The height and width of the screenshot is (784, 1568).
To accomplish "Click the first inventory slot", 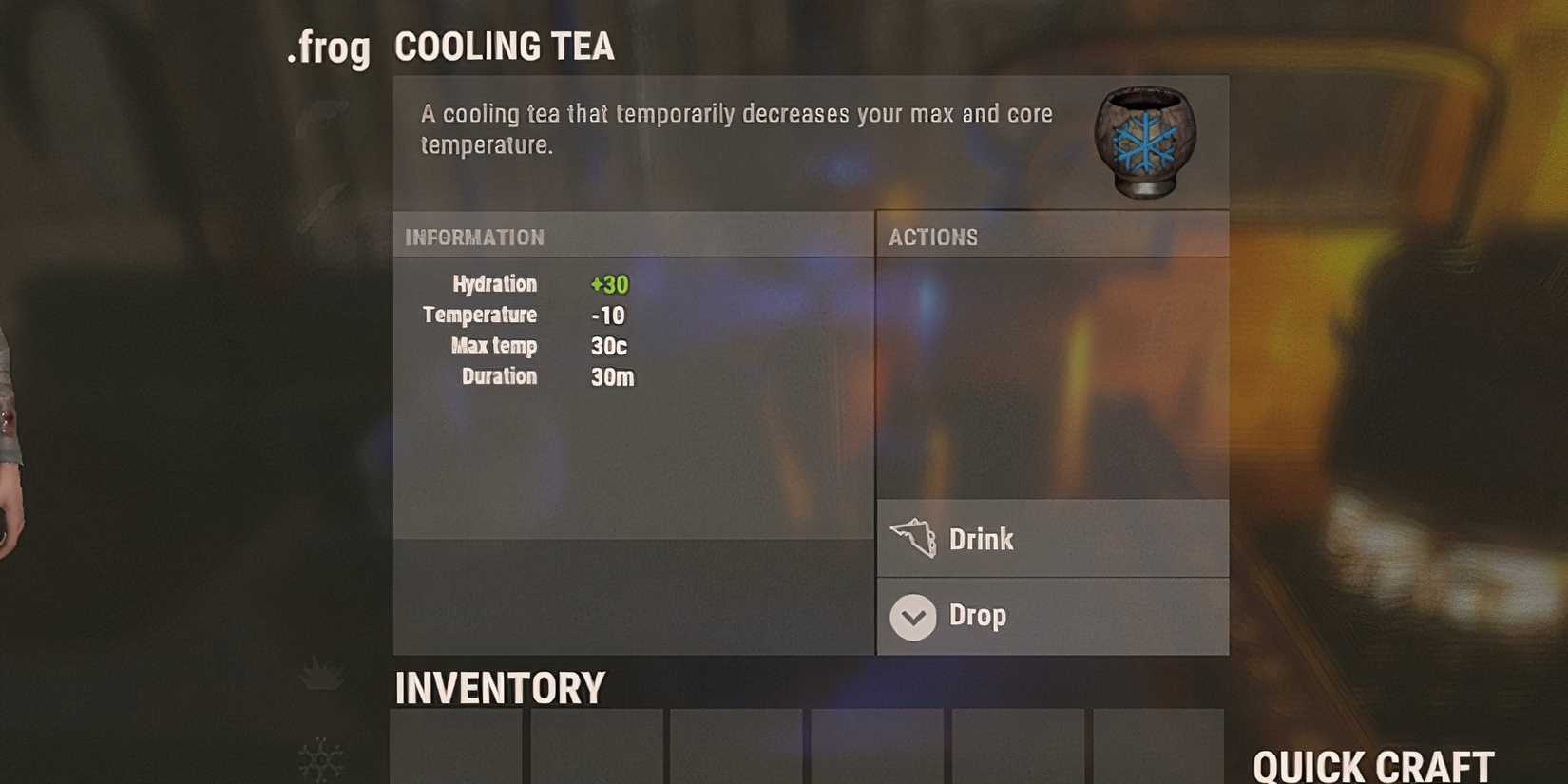I will click(454, 751).
